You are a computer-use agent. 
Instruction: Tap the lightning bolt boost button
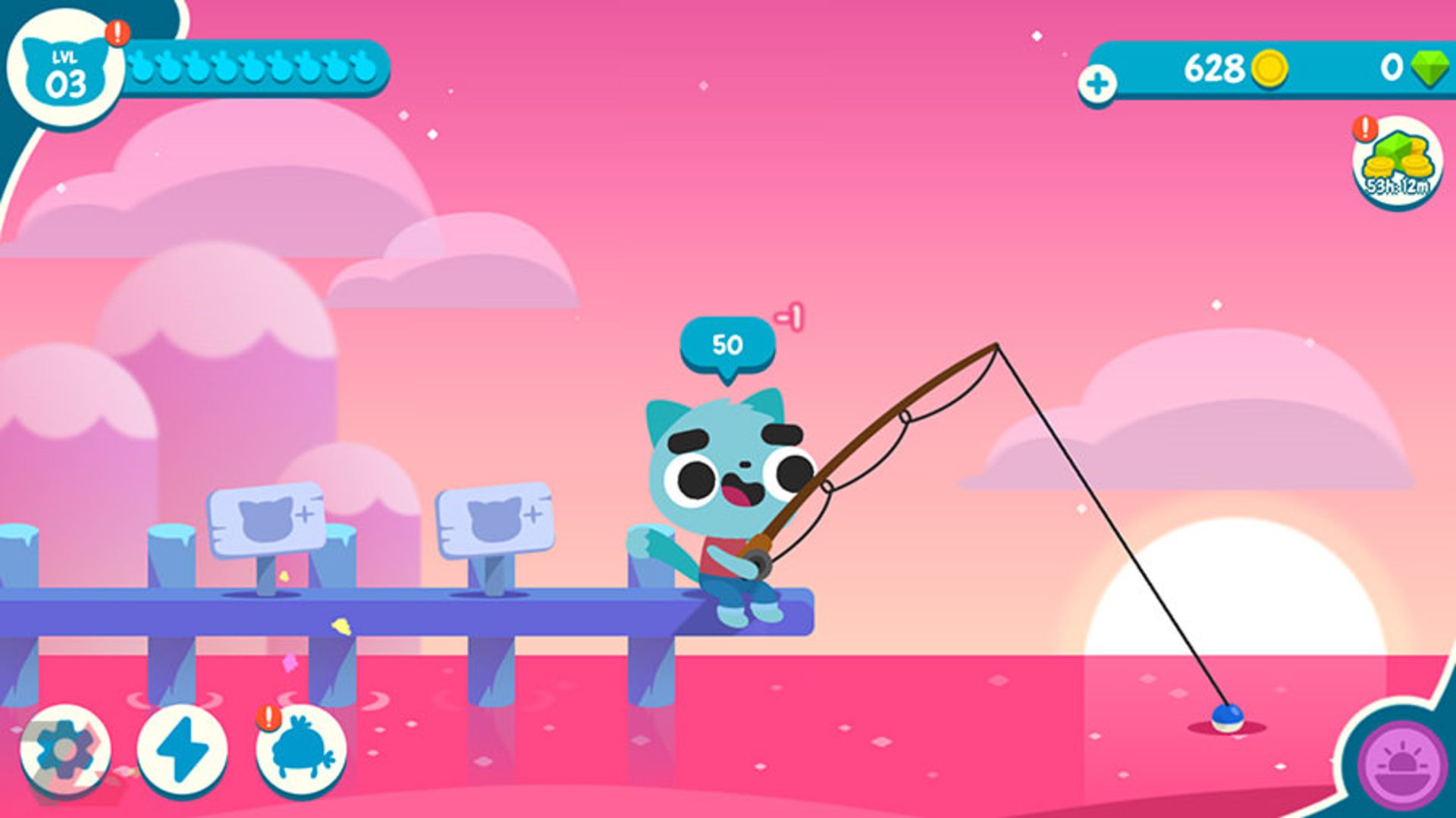182,750
